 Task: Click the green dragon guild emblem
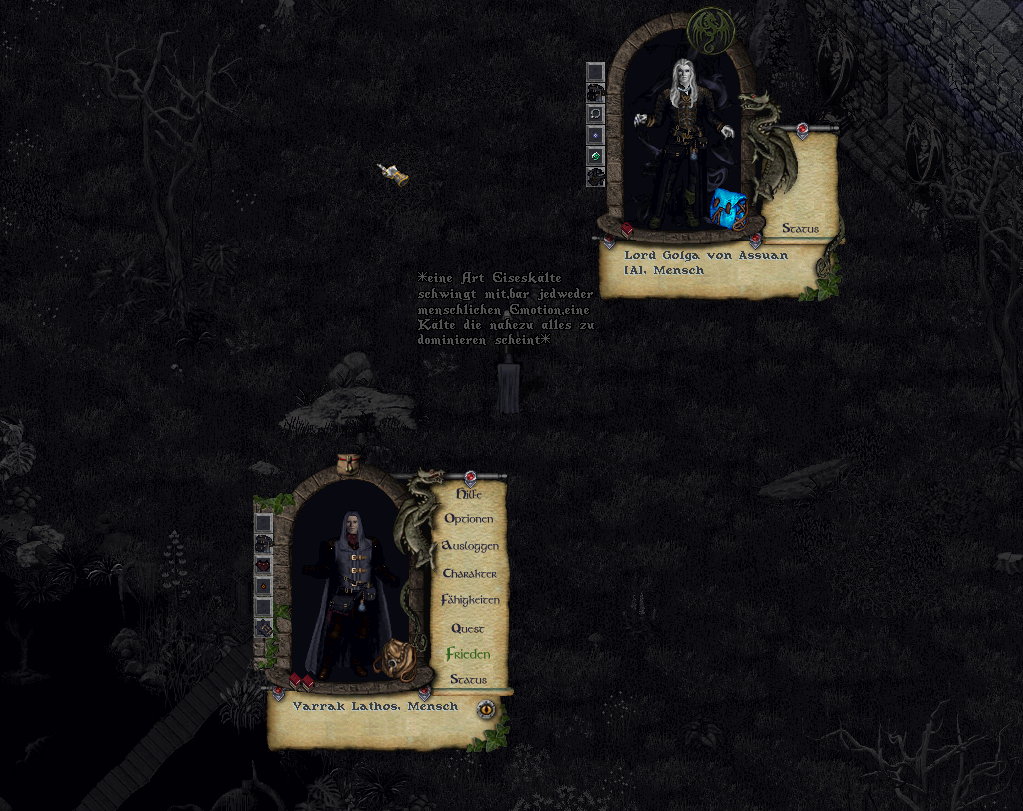point(708,29)
